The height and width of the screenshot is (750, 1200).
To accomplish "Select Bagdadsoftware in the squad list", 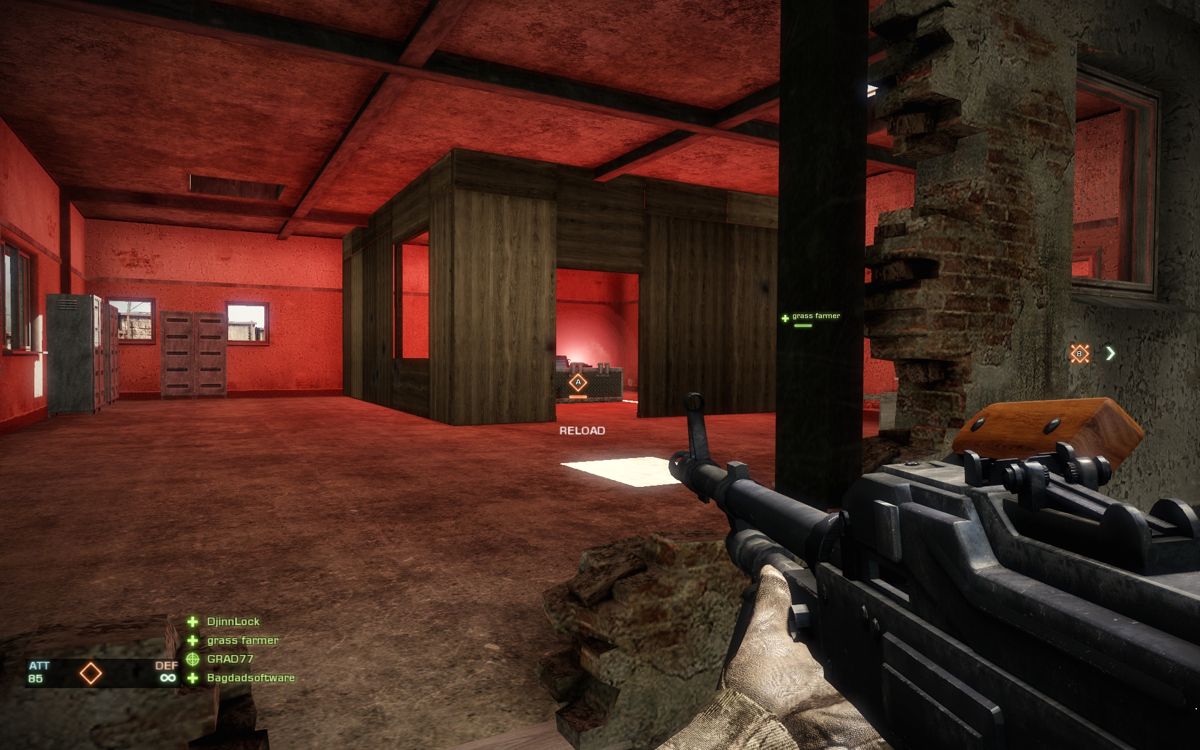I will click(250, 678).
